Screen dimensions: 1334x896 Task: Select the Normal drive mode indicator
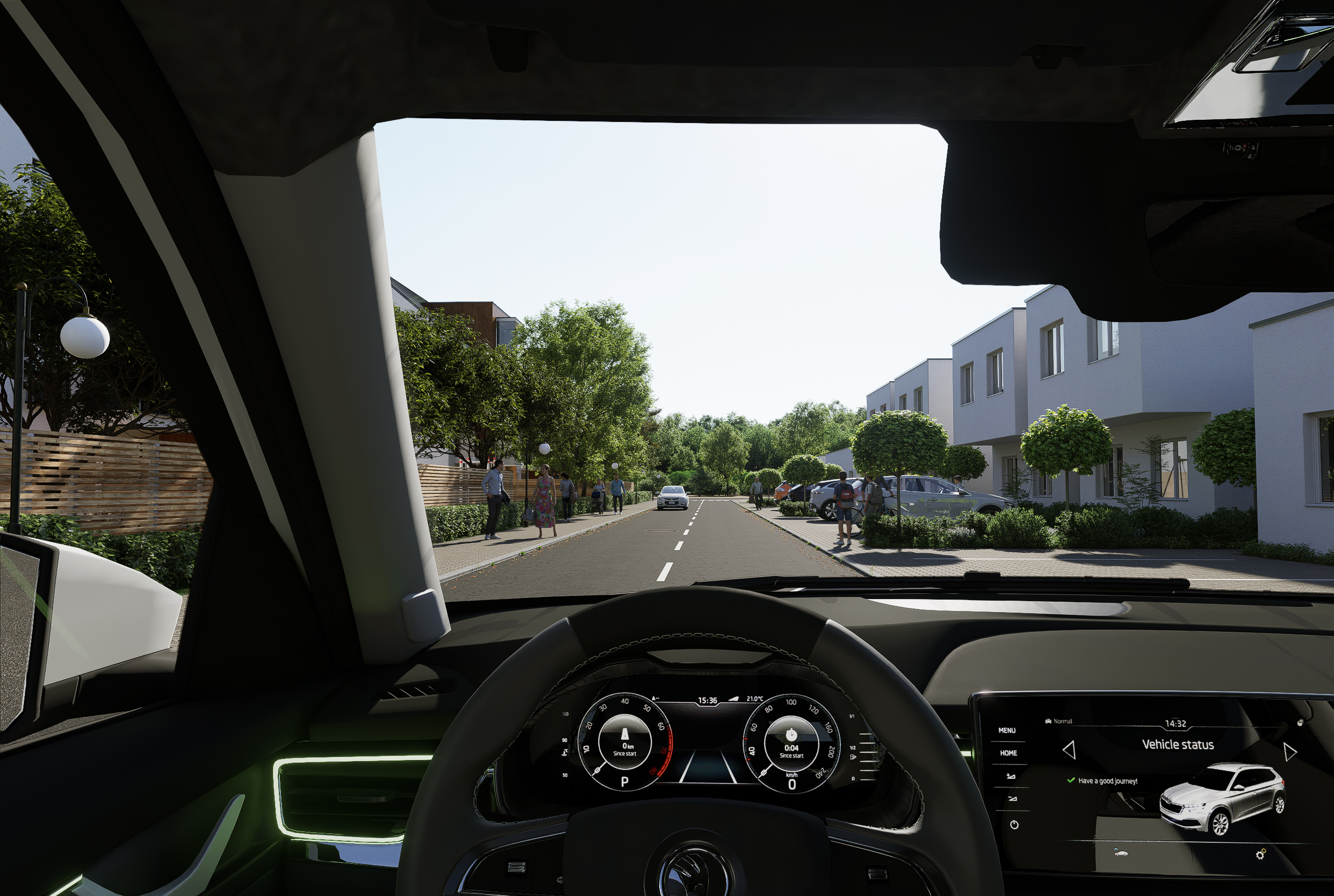tap(1058, 721)
